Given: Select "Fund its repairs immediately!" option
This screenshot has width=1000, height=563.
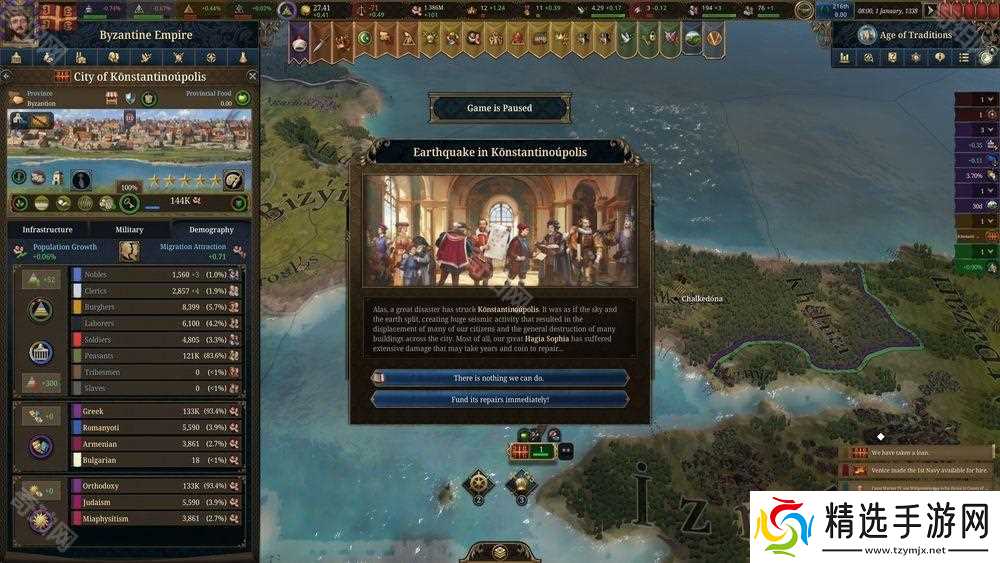Looking at the screenshot, I should point(499,399).
